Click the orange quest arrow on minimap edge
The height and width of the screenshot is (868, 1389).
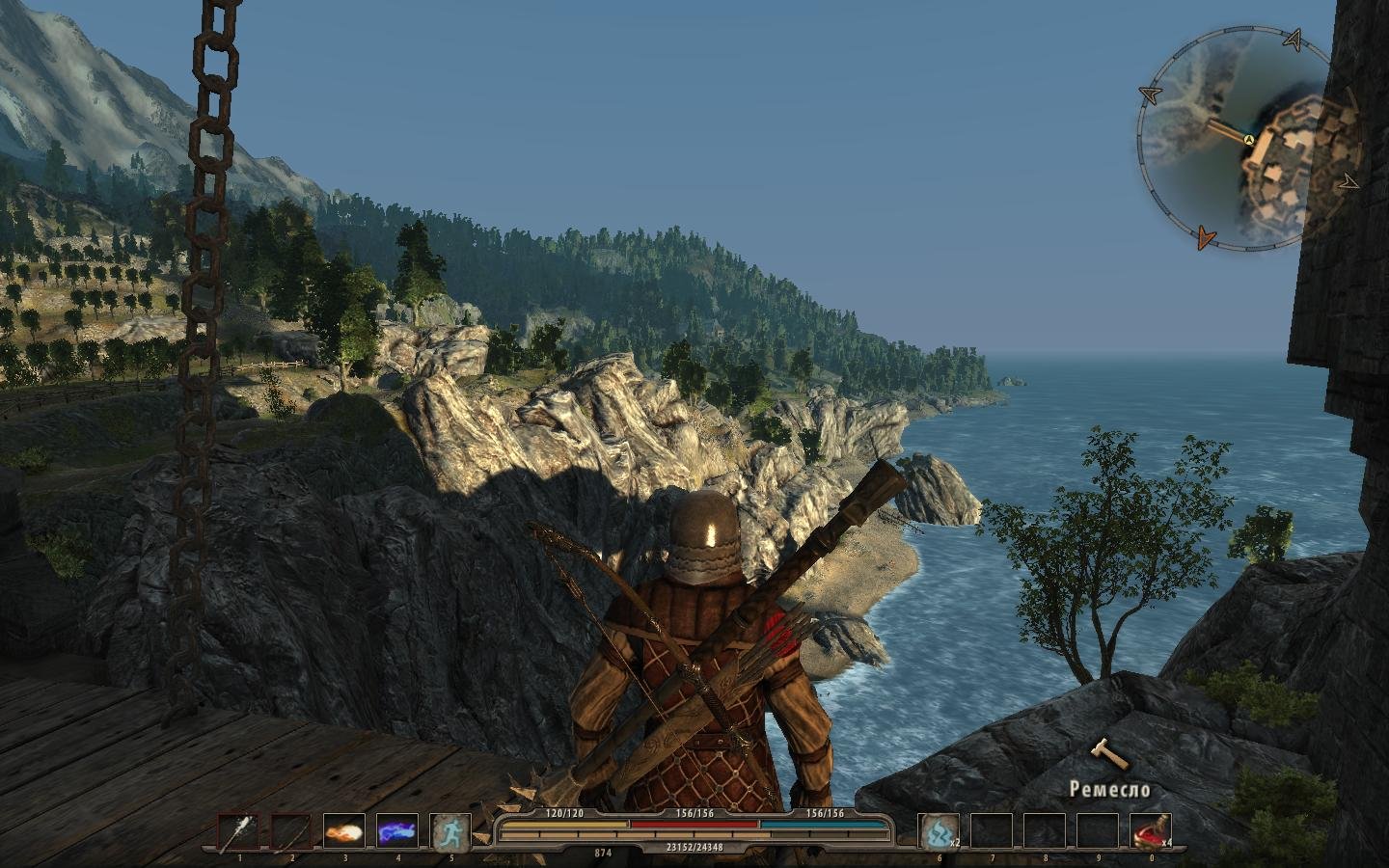tap(1205, 236)
